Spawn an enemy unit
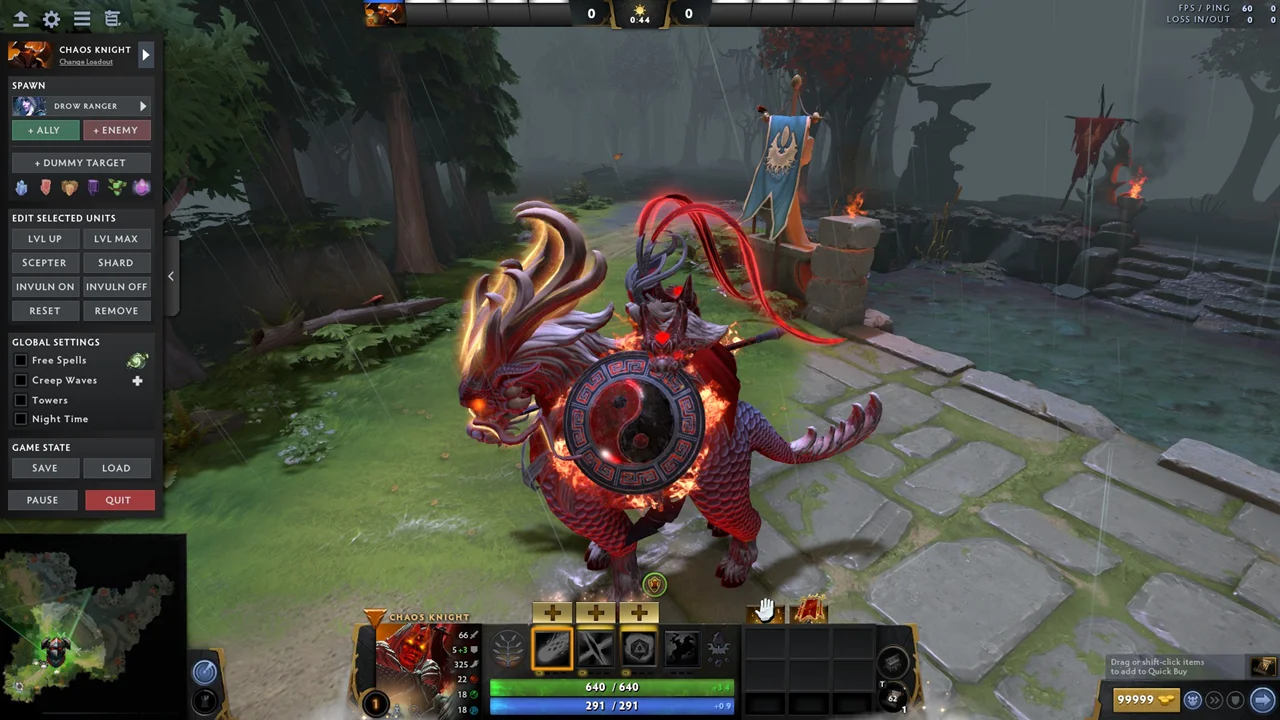 pyautogui.click(x=116, y=130)
